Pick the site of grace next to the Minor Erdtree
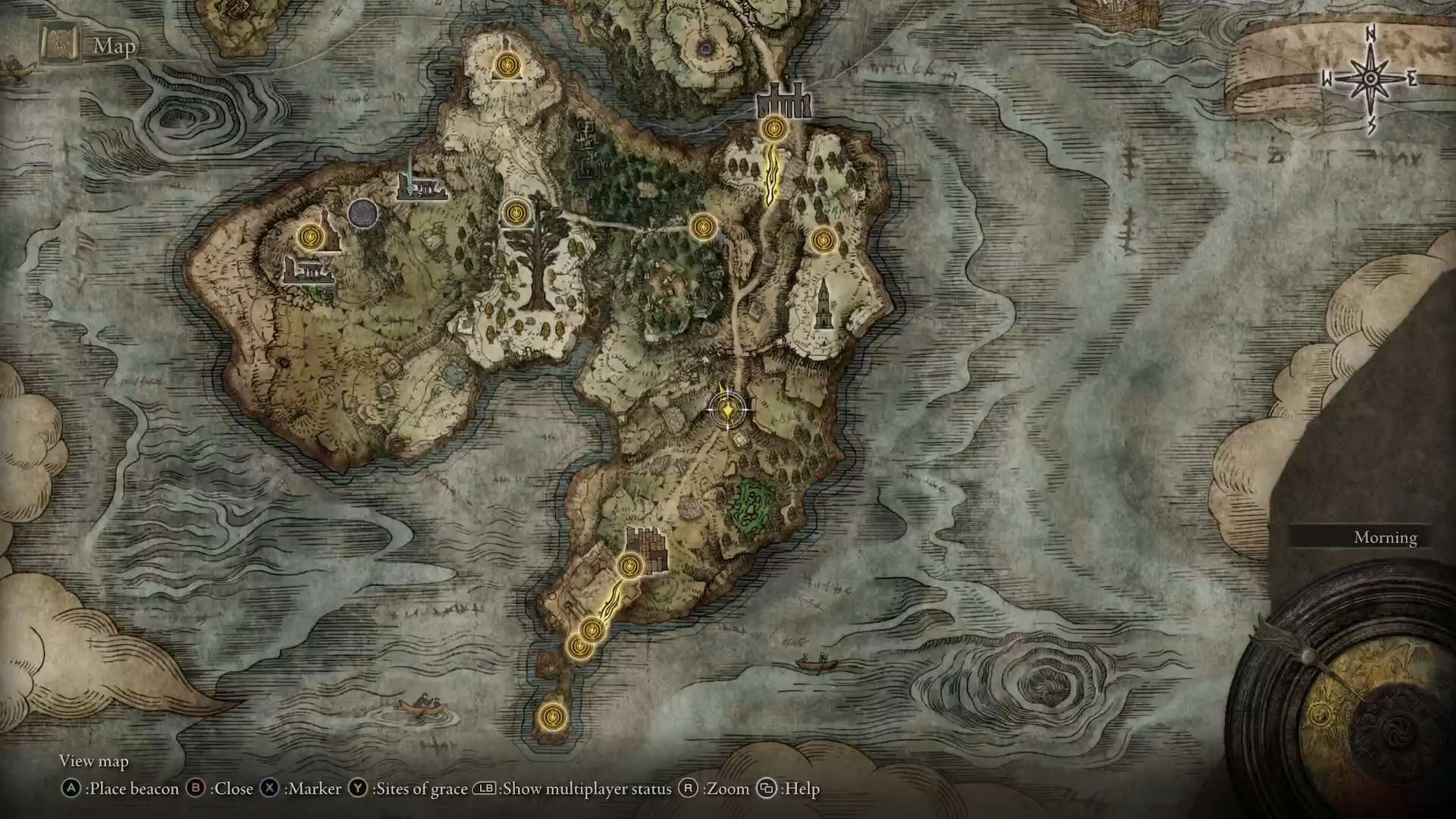This screenshot has width=1456, height=819. click(515, 213)
